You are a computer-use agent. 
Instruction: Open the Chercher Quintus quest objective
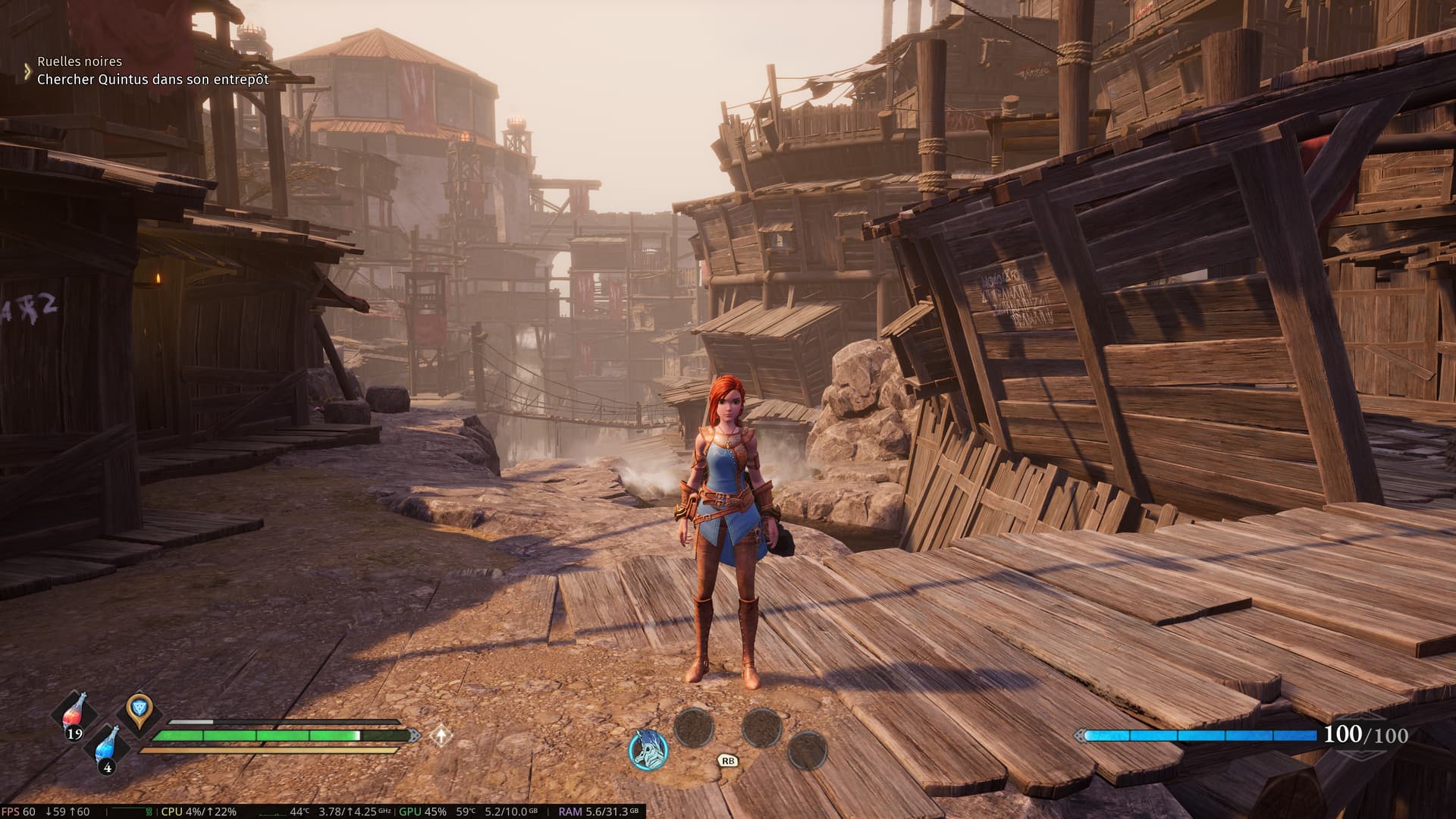coord(153,79)
